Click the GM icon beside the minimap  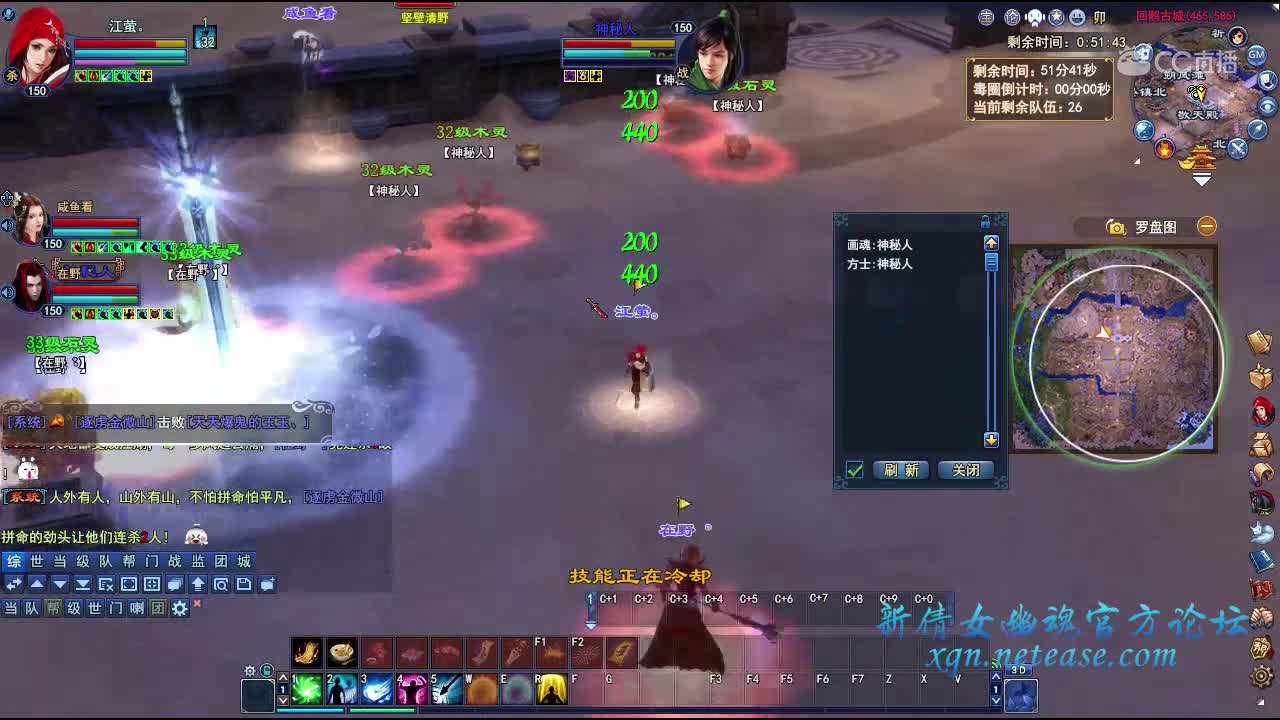(1257, 55)
